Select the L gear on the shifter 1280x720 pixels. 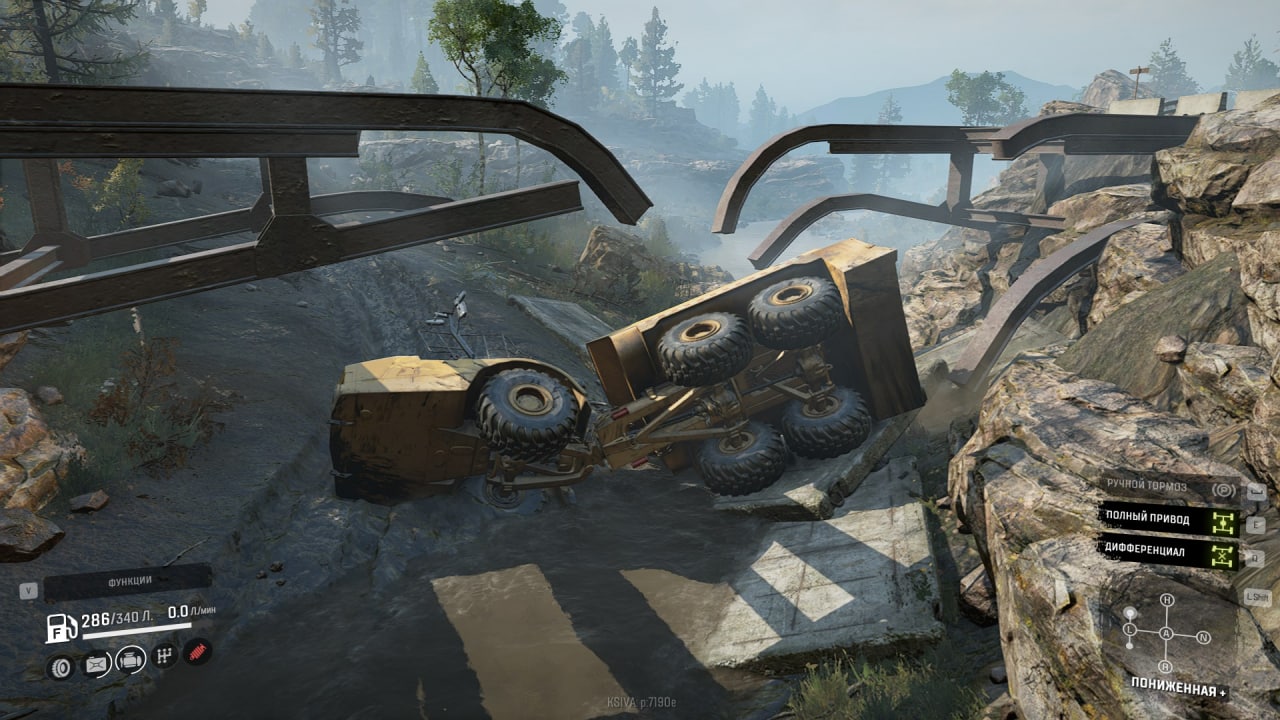click(1129, 631)
